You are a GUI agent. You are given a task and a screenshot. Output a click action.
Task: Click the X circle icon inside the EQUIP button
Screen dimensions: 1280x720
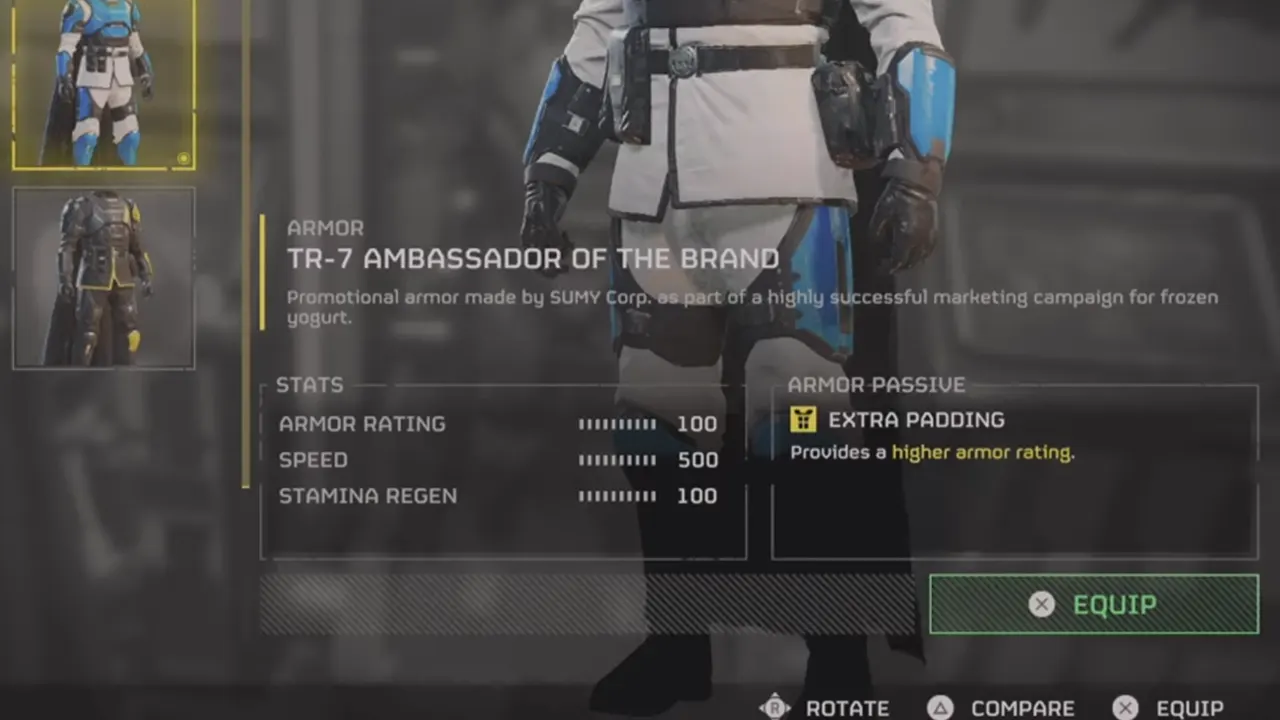(x=1041, y=605)
